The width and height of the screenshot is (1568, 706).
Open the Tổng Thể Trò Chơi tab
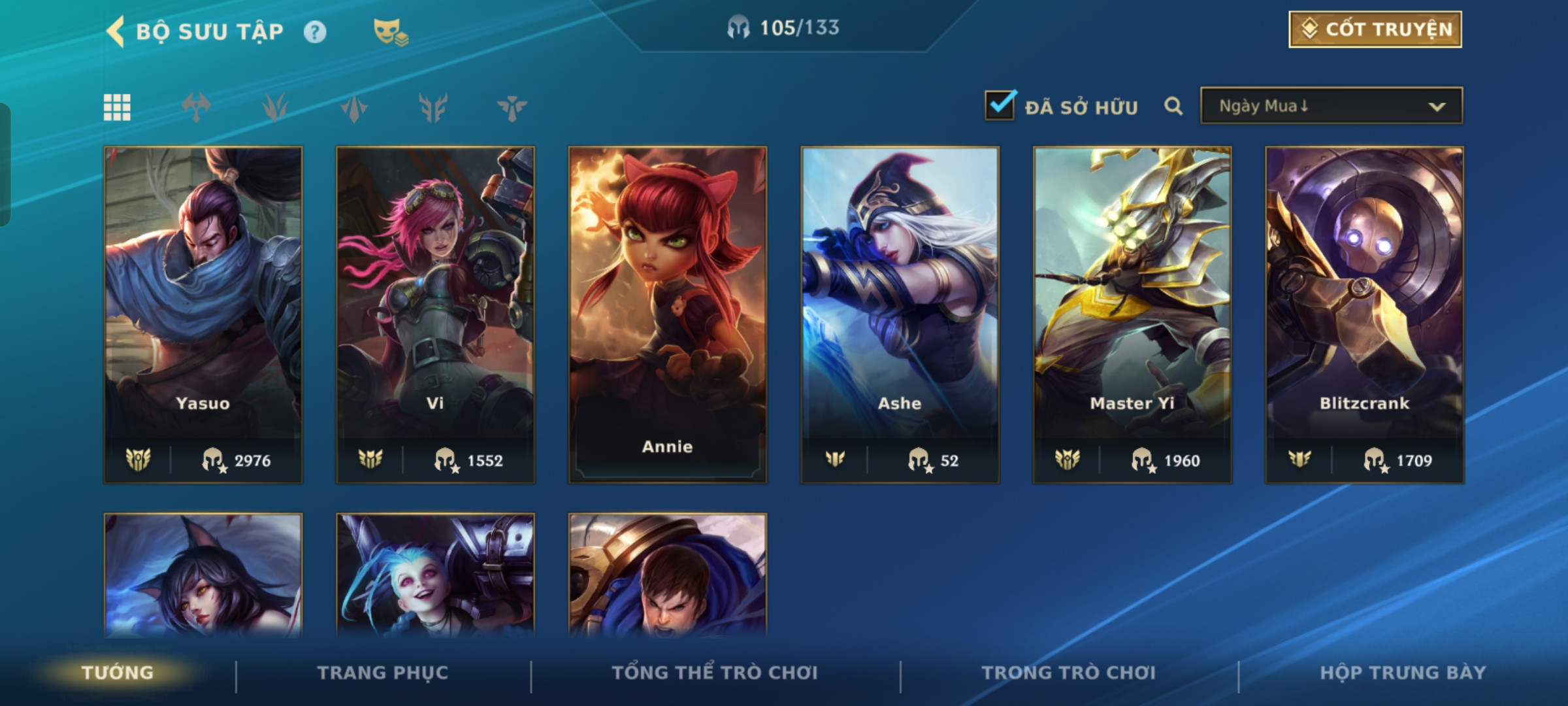click(715, 673)
